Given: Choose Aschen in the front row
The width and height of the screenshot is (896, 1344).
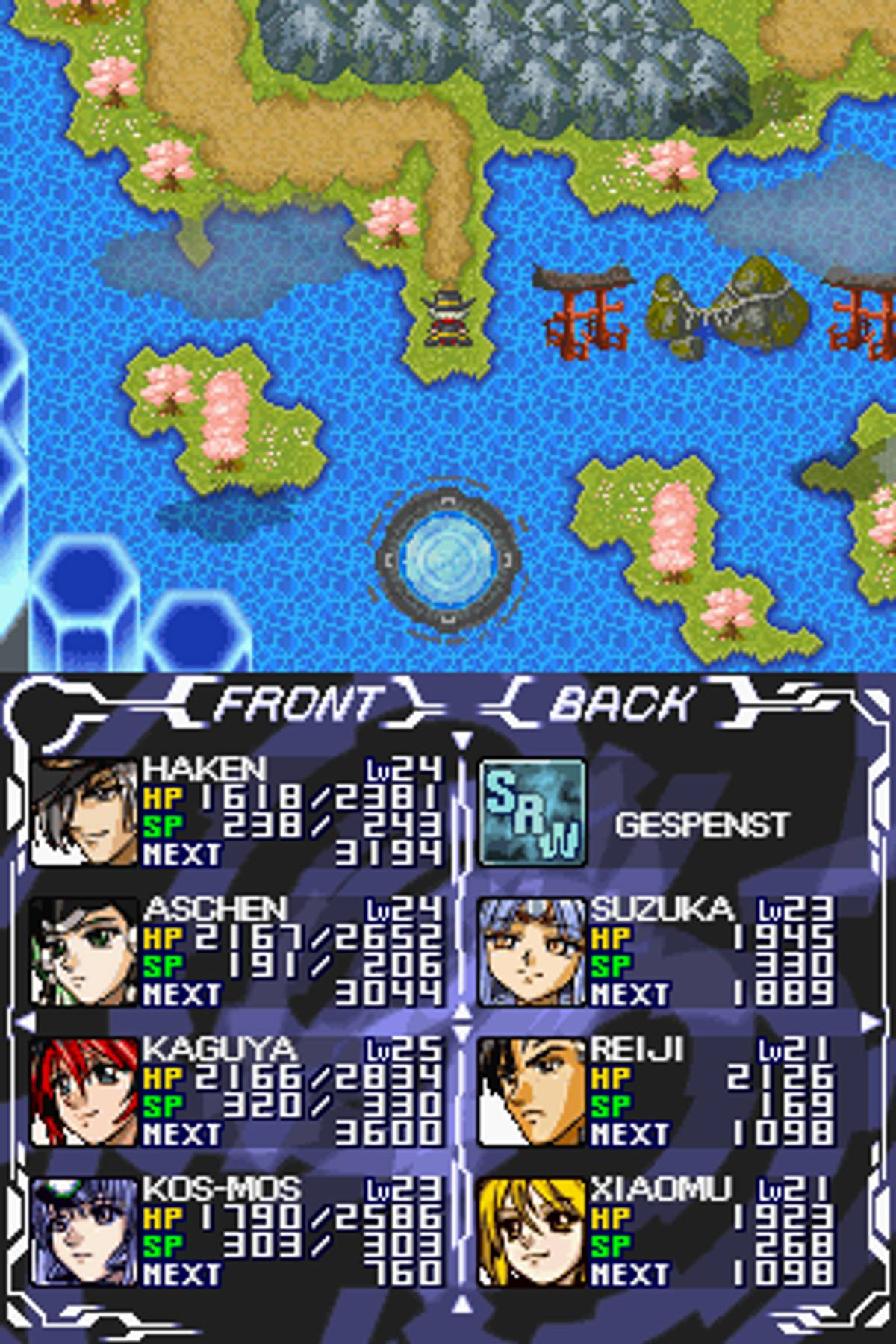Looking at the screenshot, I should pyautogui.click(x=237, y=952).
